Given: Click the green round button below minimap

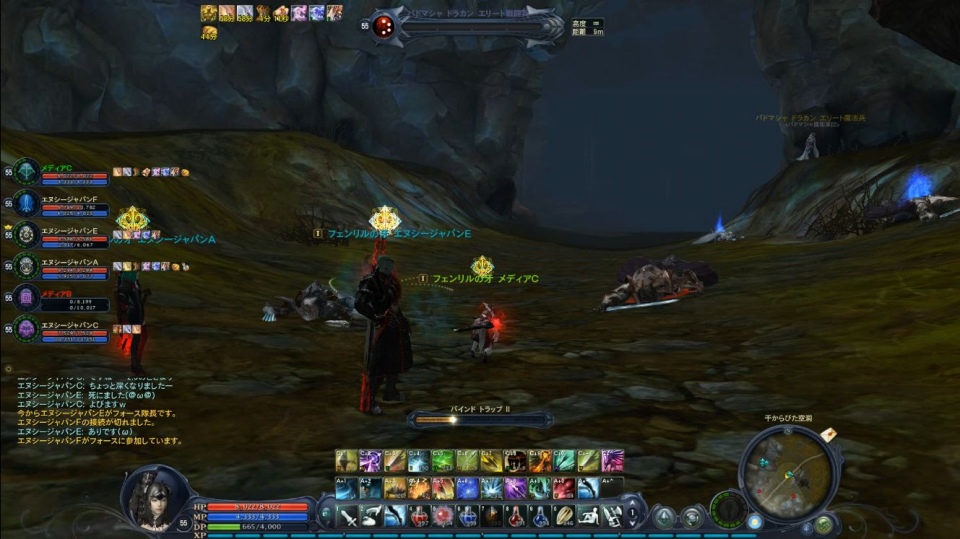Looking at the screenshot, I should tap(823, 523).
